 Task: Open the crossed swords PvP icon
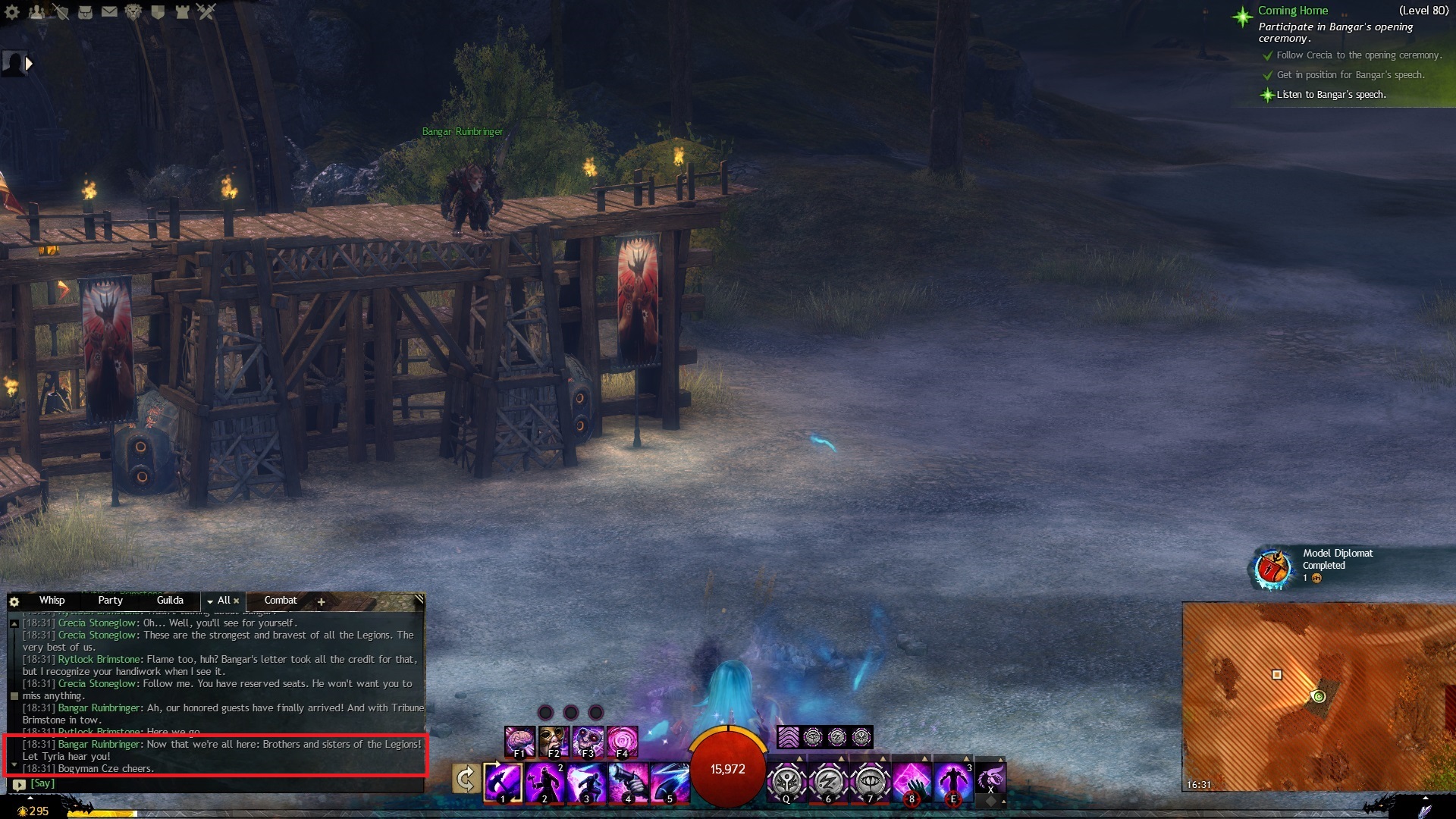point(206,11)
